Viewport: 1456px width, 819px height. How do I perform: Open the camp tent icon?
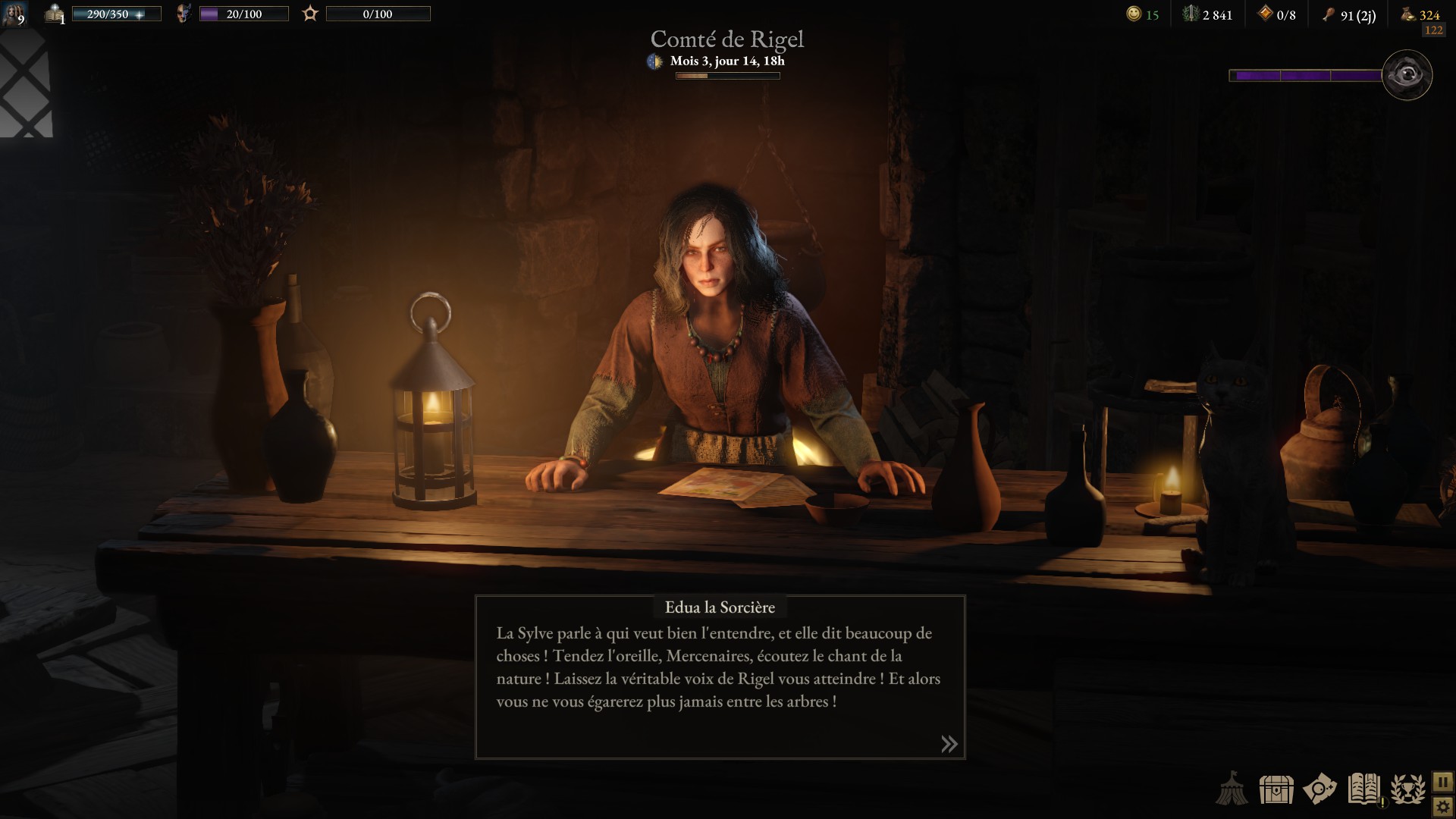tap(1232, 789)
